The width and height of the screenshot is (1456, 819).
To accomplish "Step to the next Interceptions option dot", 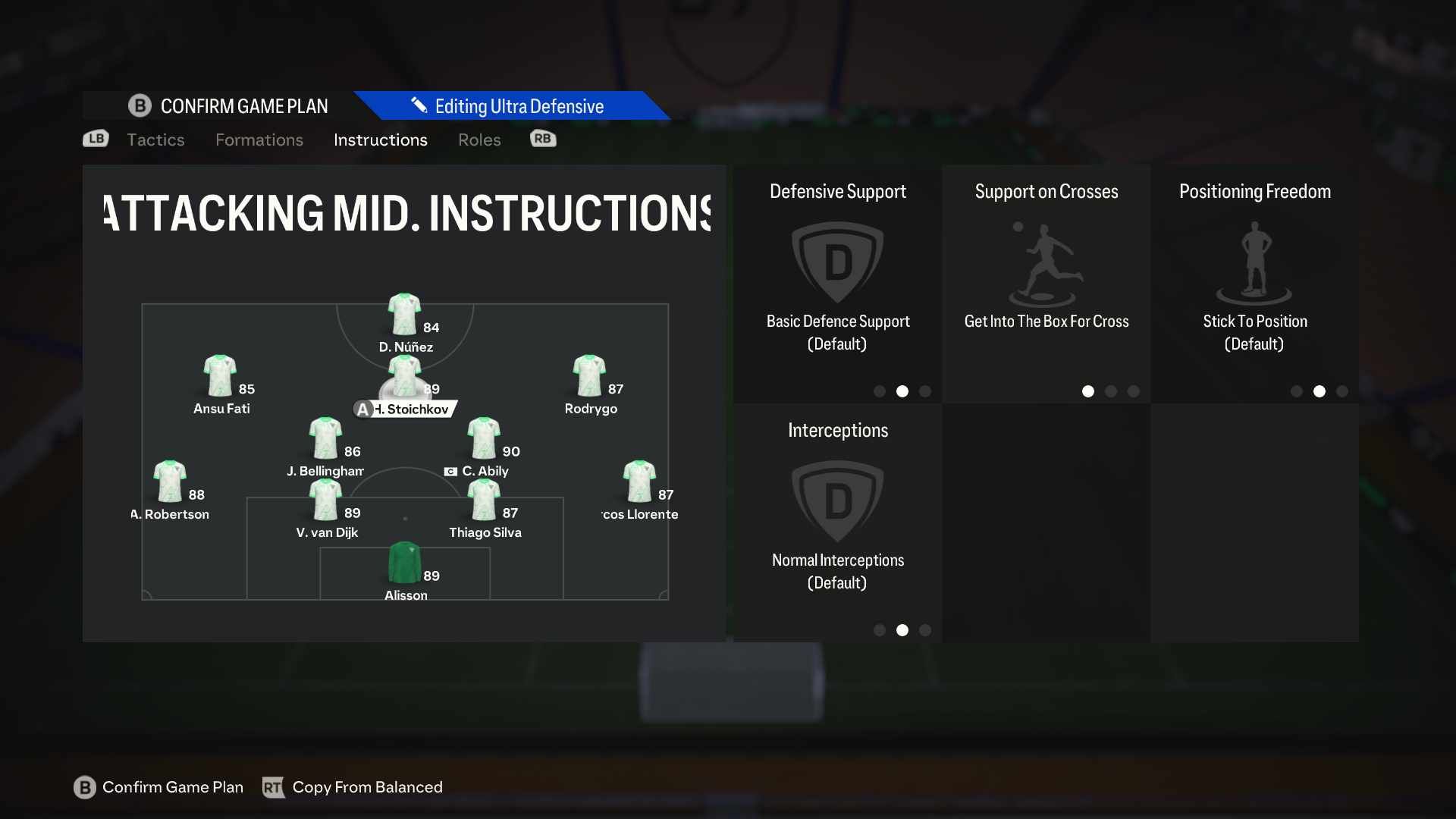I will tap(924, 630).
